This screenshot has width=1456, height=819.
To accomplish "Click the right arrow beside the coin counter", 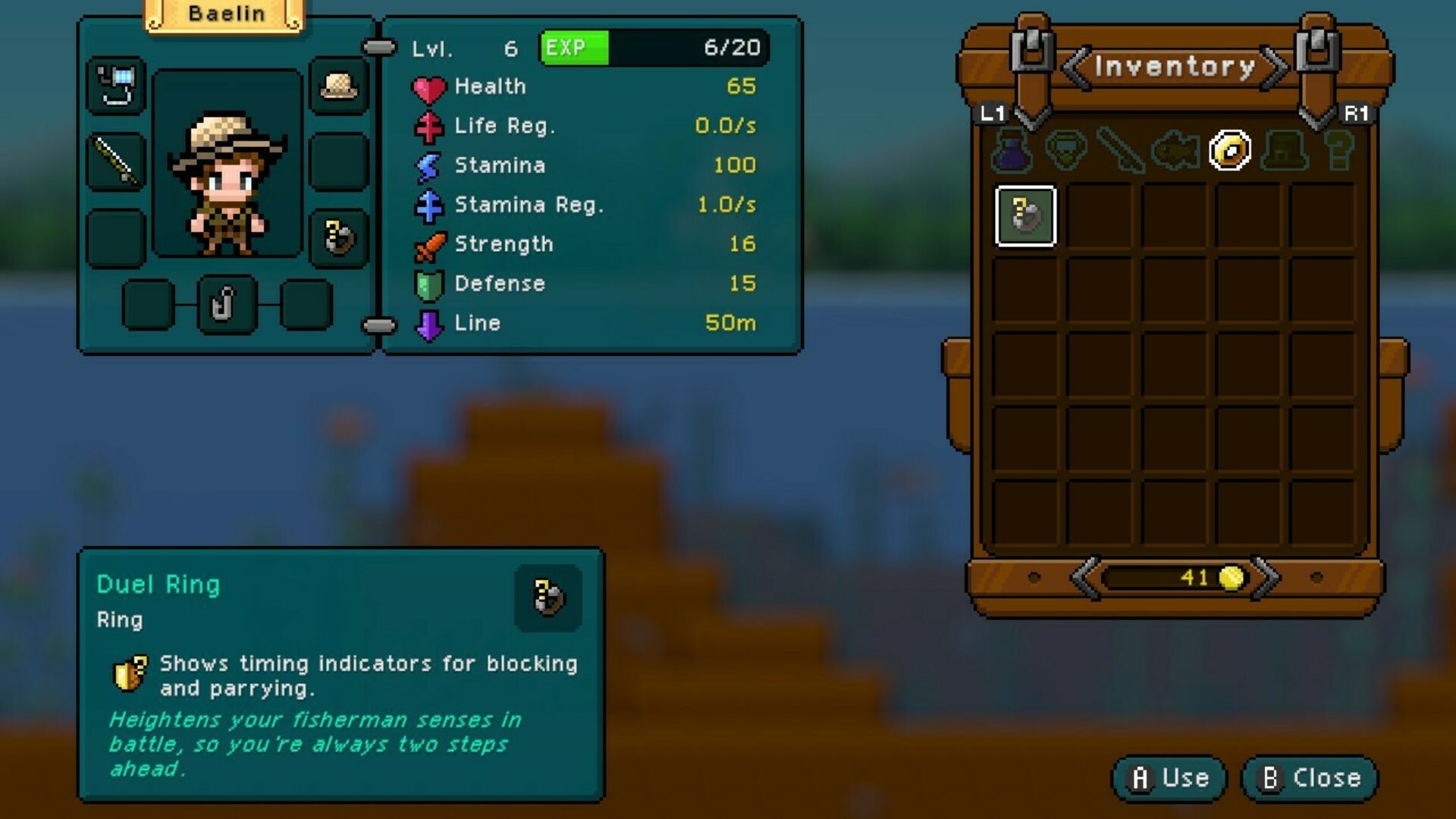I will pos(1265,578).
